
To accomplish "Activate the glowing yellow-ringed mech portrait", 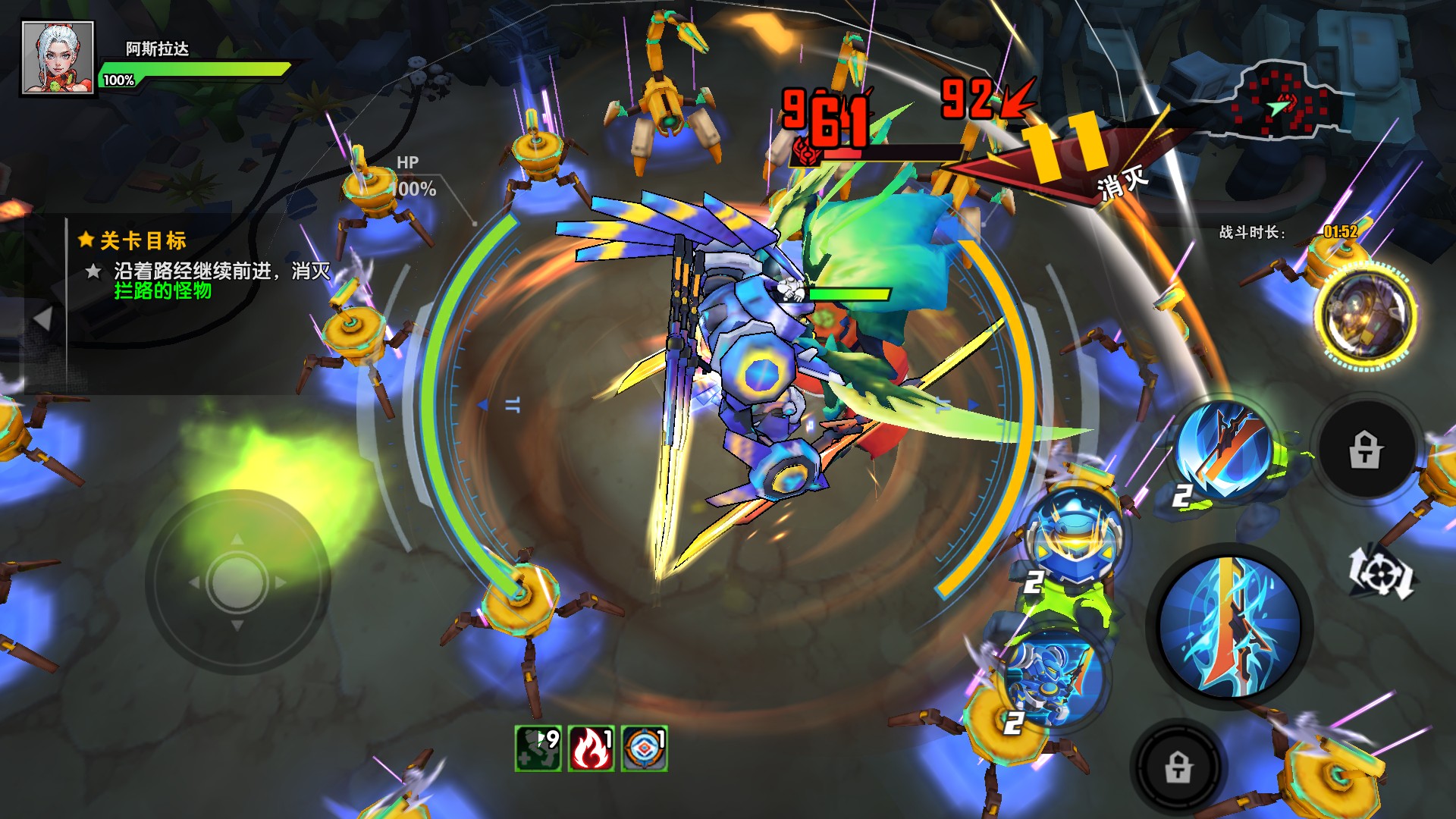I will [1366, 315].
